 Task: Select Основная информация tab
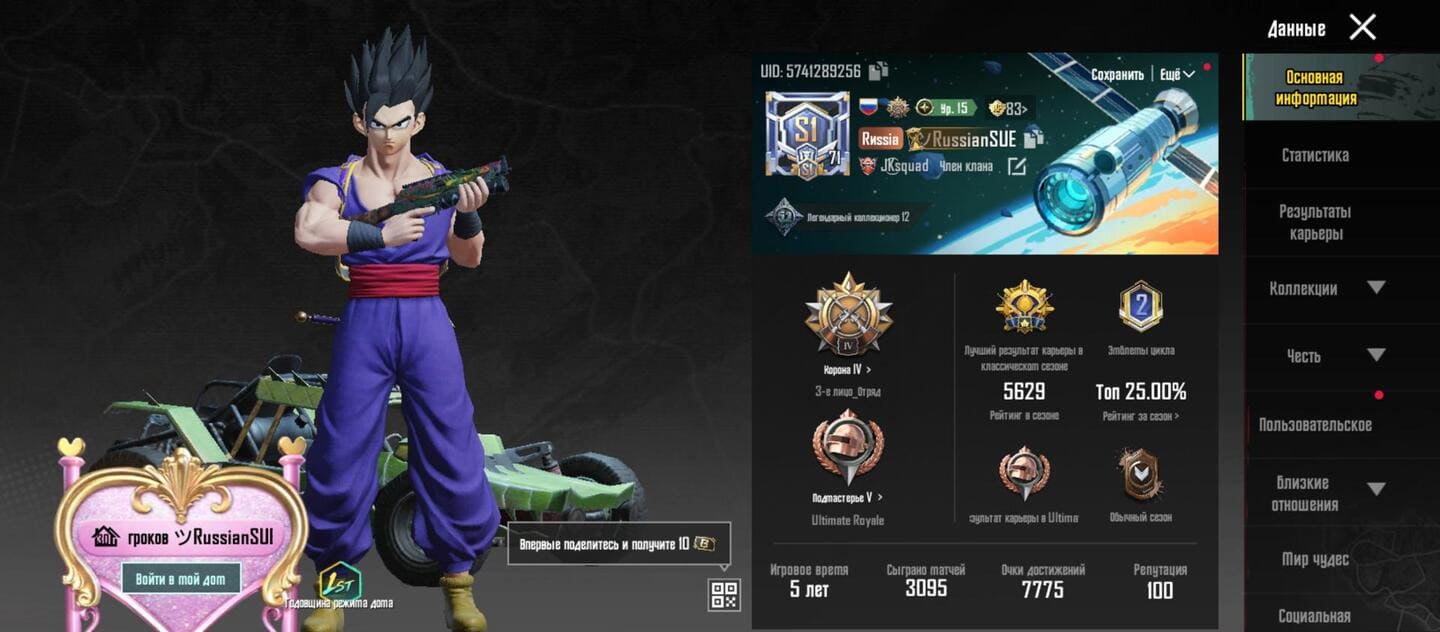[1315, 88]
